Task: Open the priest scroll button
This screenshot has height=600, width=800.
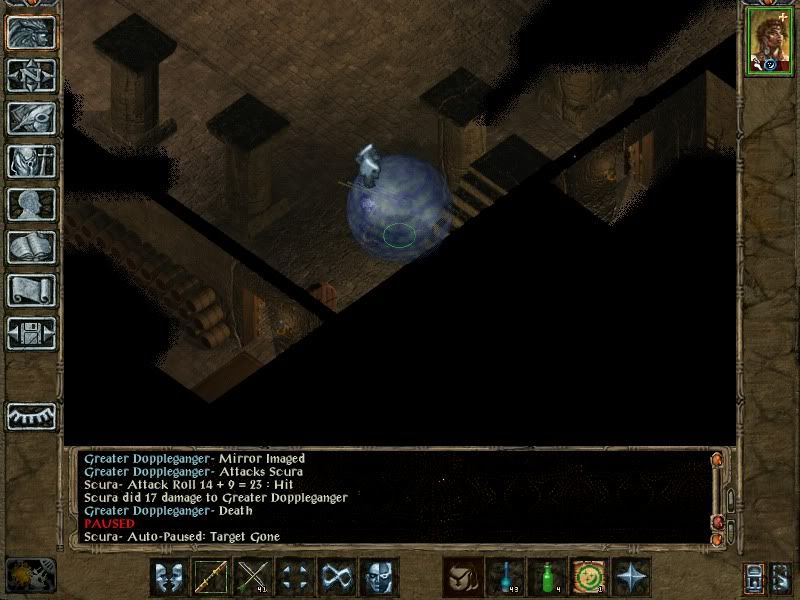Action: coord(32,290)
